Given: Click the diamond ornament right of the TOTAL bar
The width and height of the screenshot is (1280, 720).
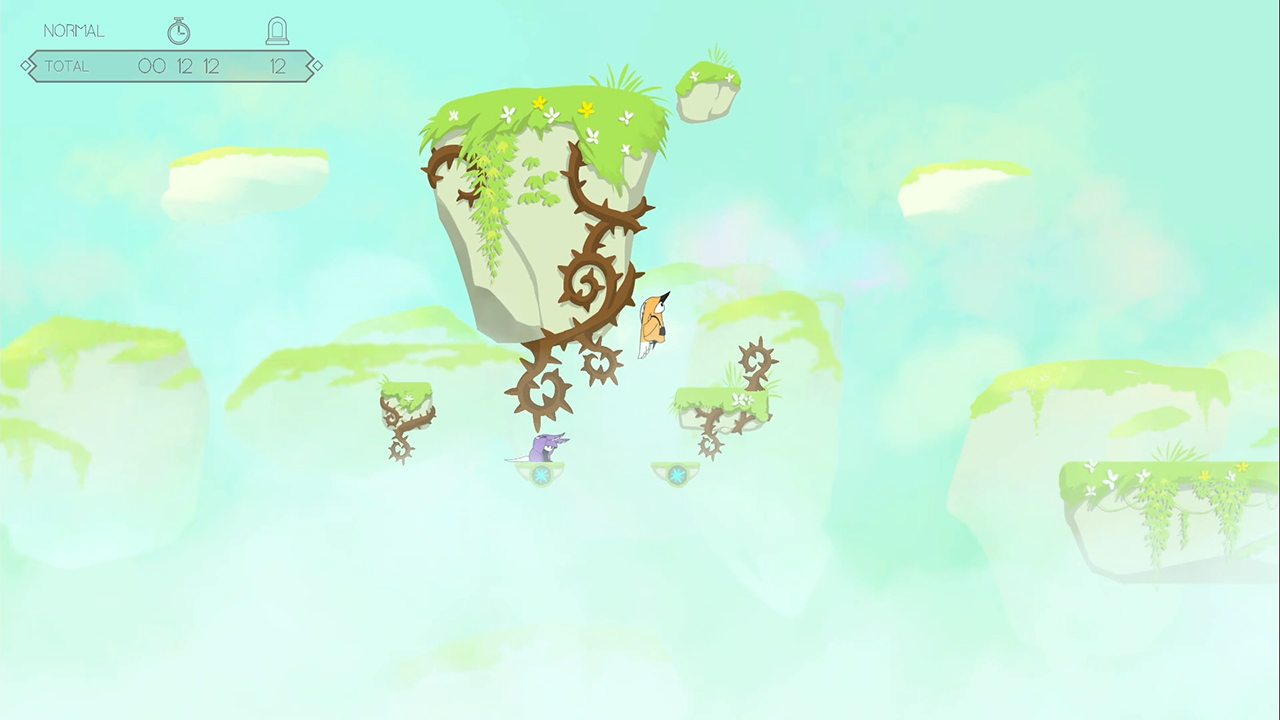Looking at the screenshot, I should [x=315, y=65].
